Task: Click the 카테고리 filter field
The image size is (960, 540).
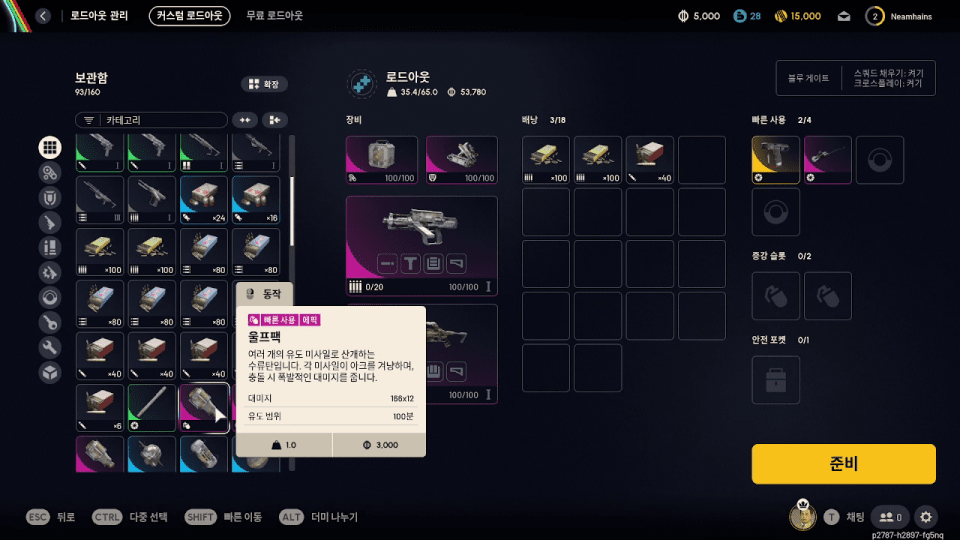Action: (x=151, y=120)
